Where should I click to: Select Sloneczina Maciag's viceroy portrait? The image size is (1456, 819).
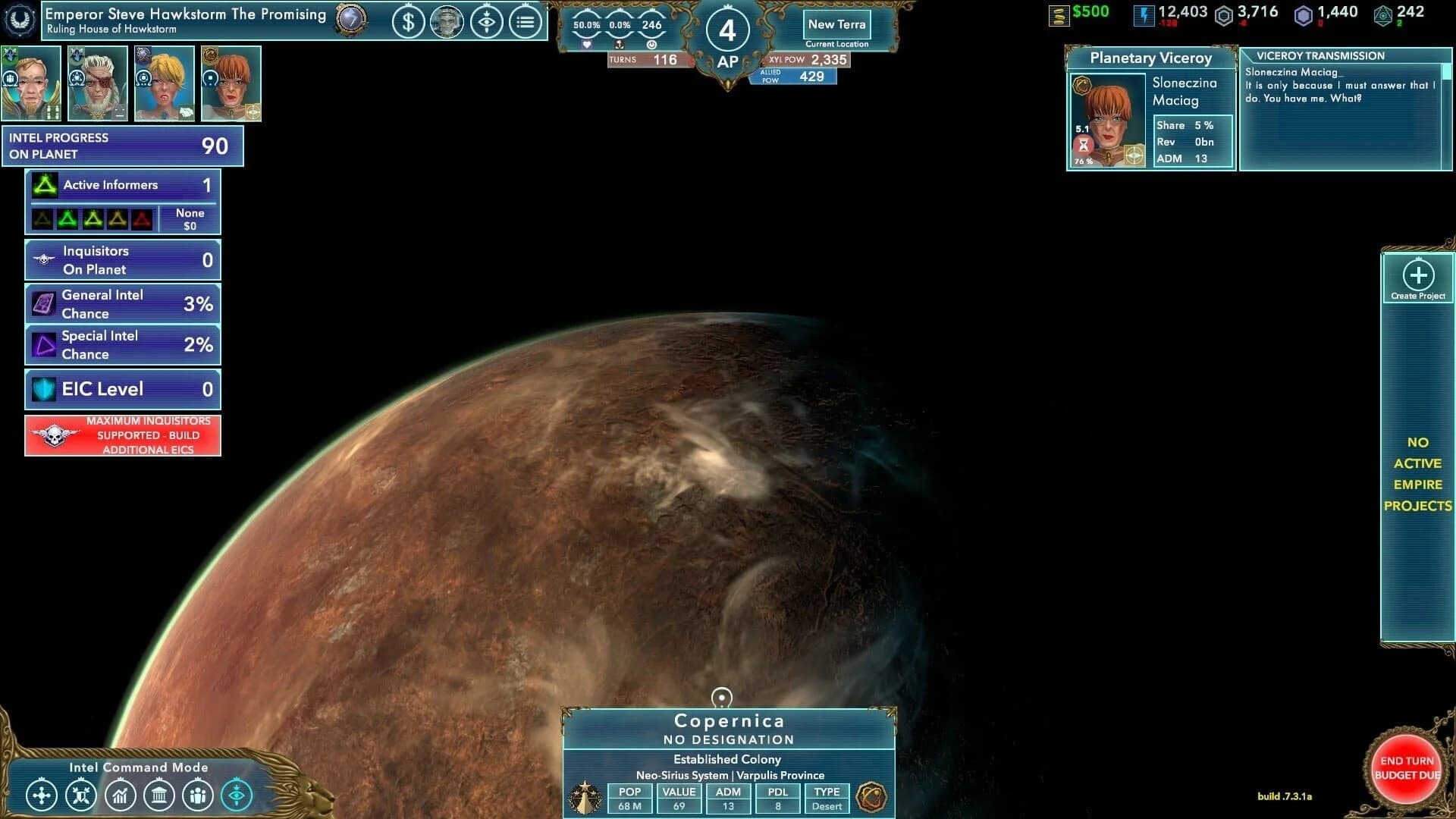[x=1107, y=119]
